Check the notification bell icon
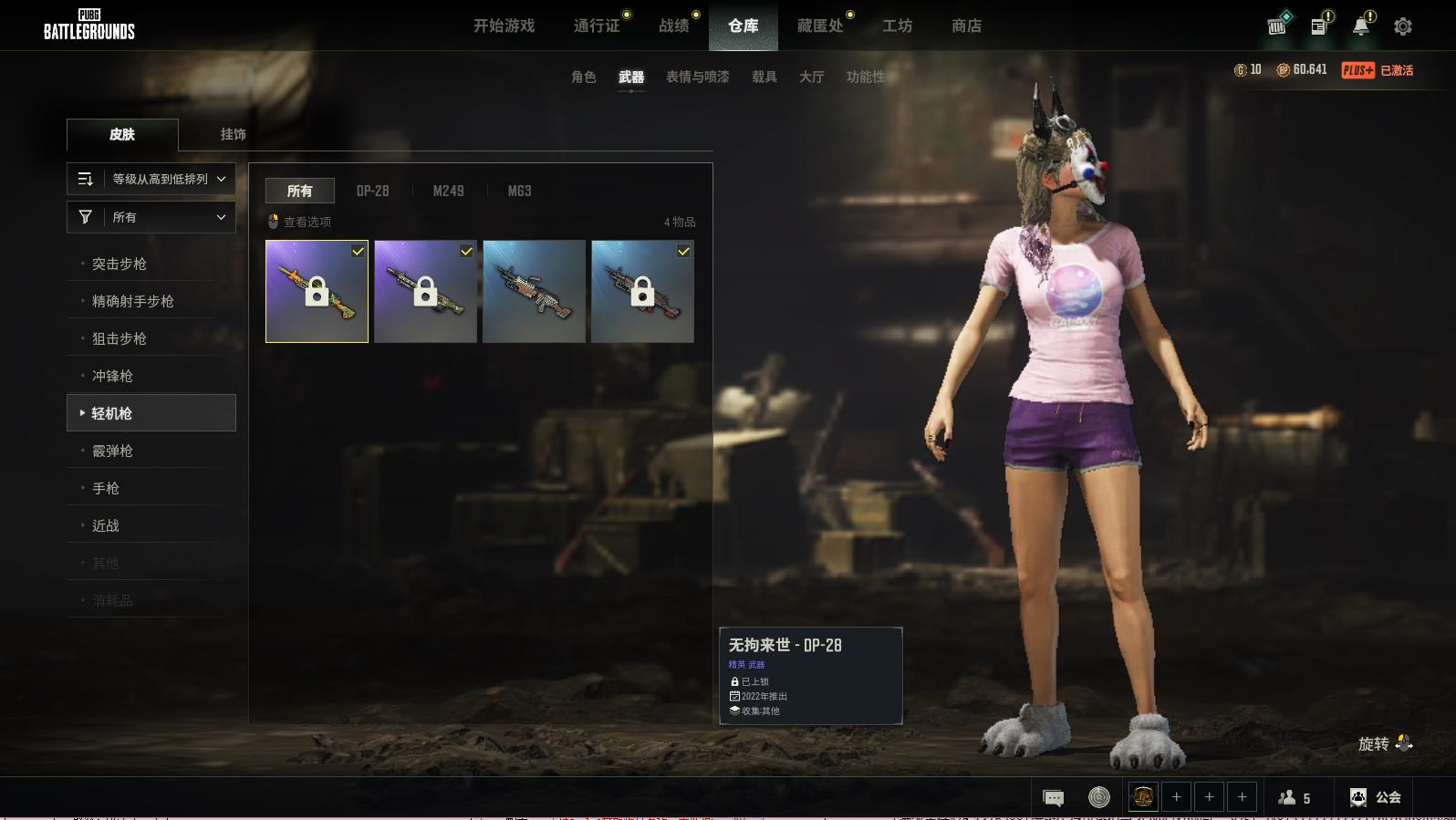This screenshot has height=820, width=1456. [1361, 26]
